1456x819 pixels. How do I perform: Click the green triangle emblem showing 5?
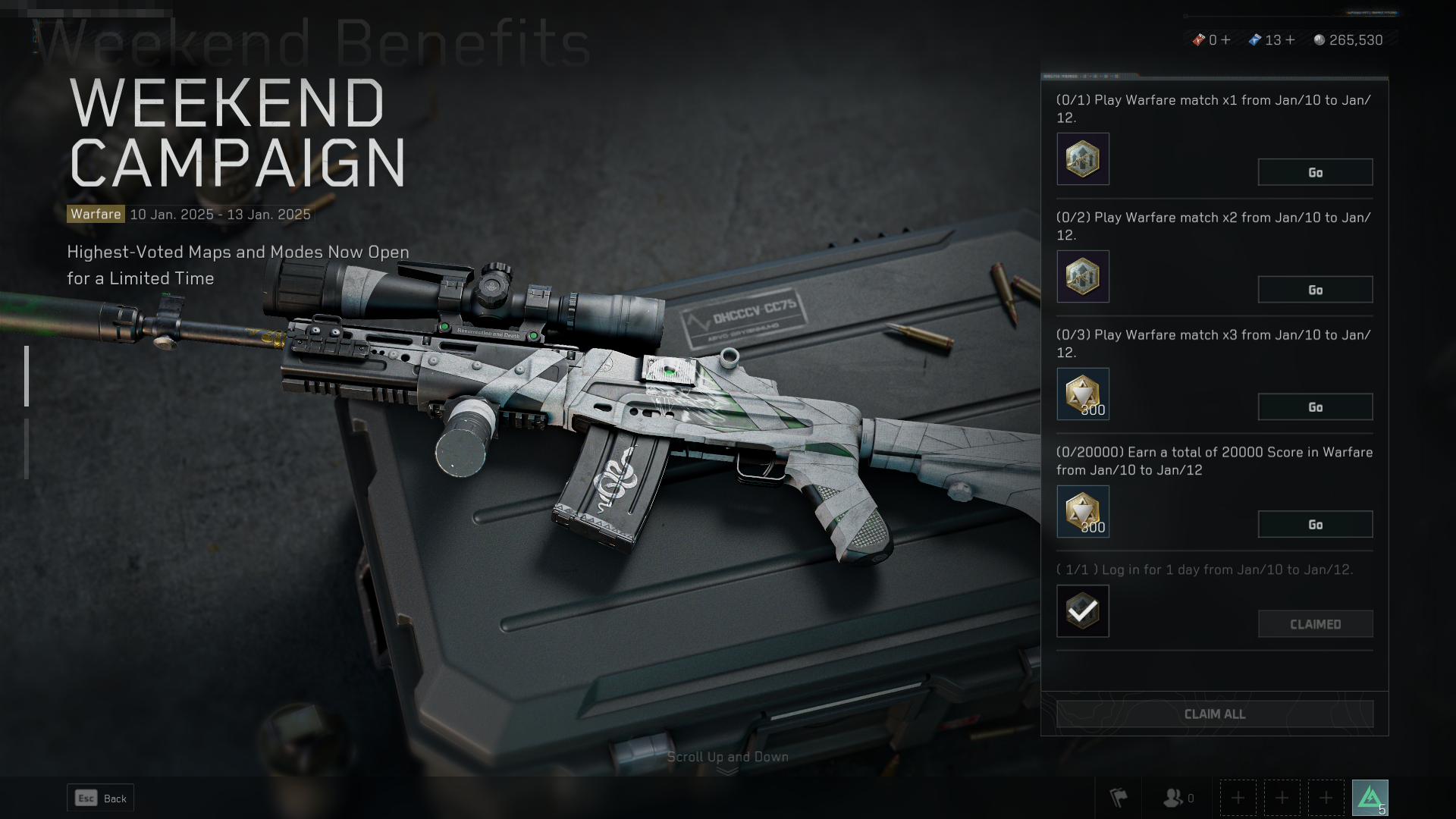(x=1371, y=796)
